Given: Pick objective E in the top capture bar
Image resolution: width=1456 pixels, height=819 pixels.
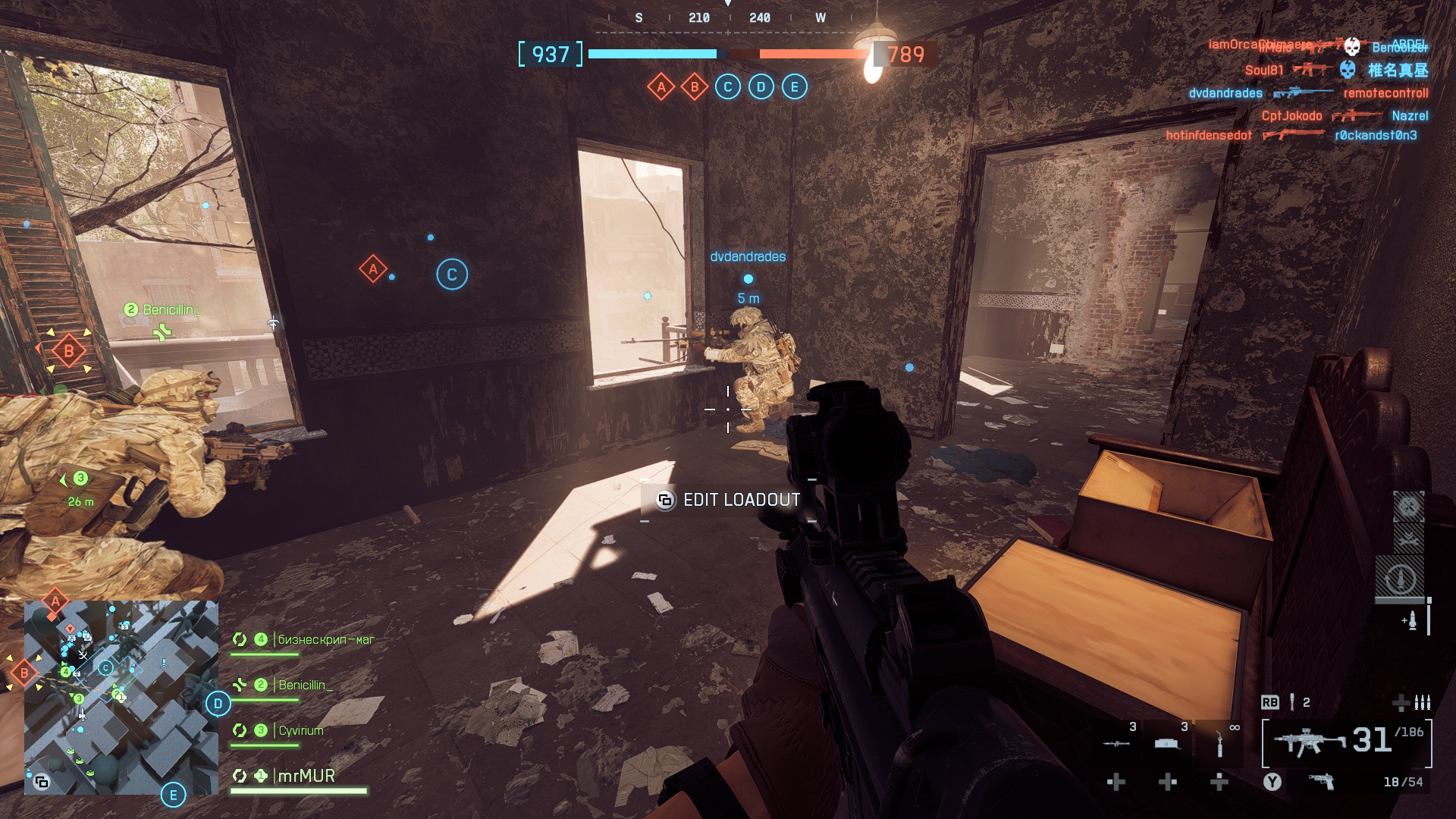Looking at the screenshot, I should [795, 87].
